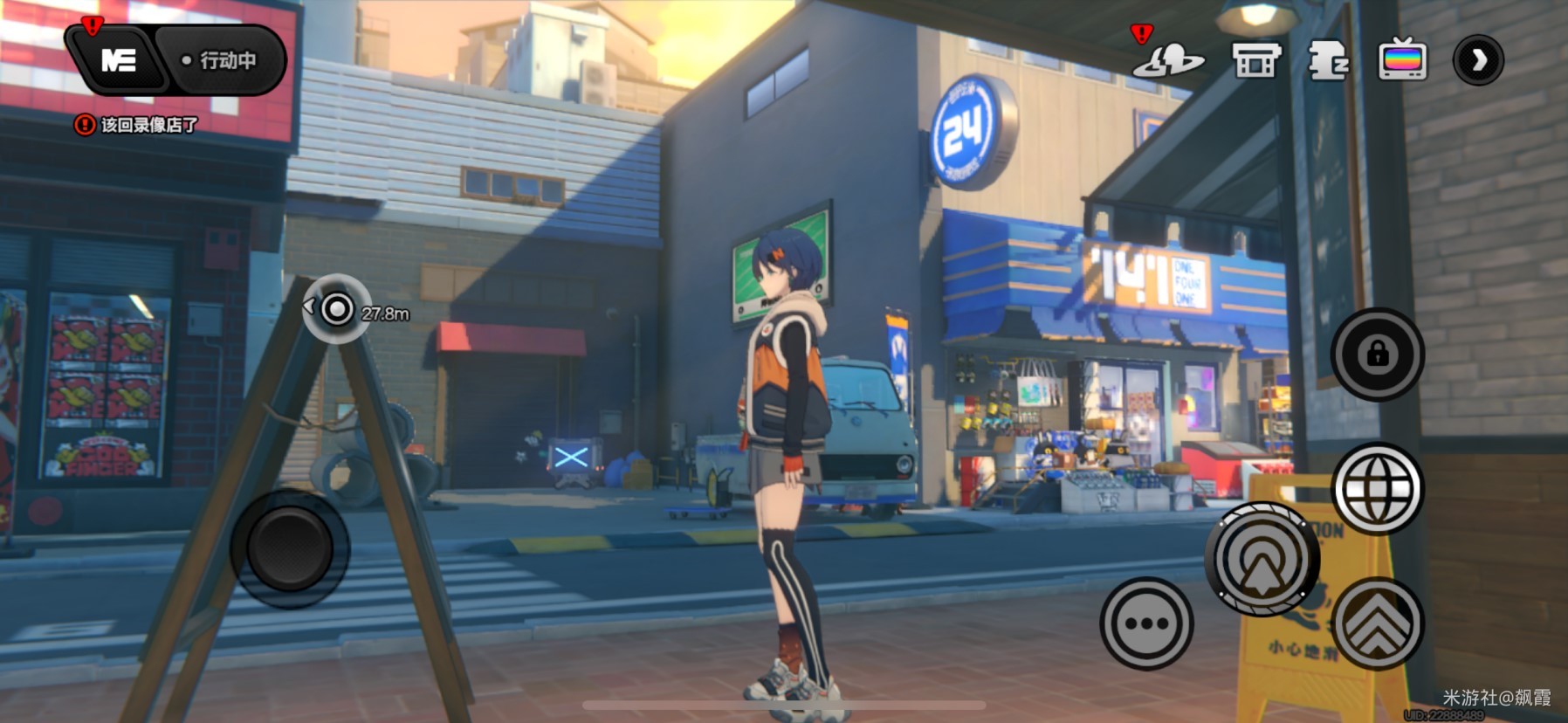This screenshot has height=723, width=1568.
Task: Open the rainbow TV icon
Action: (x=1402, y=60)
